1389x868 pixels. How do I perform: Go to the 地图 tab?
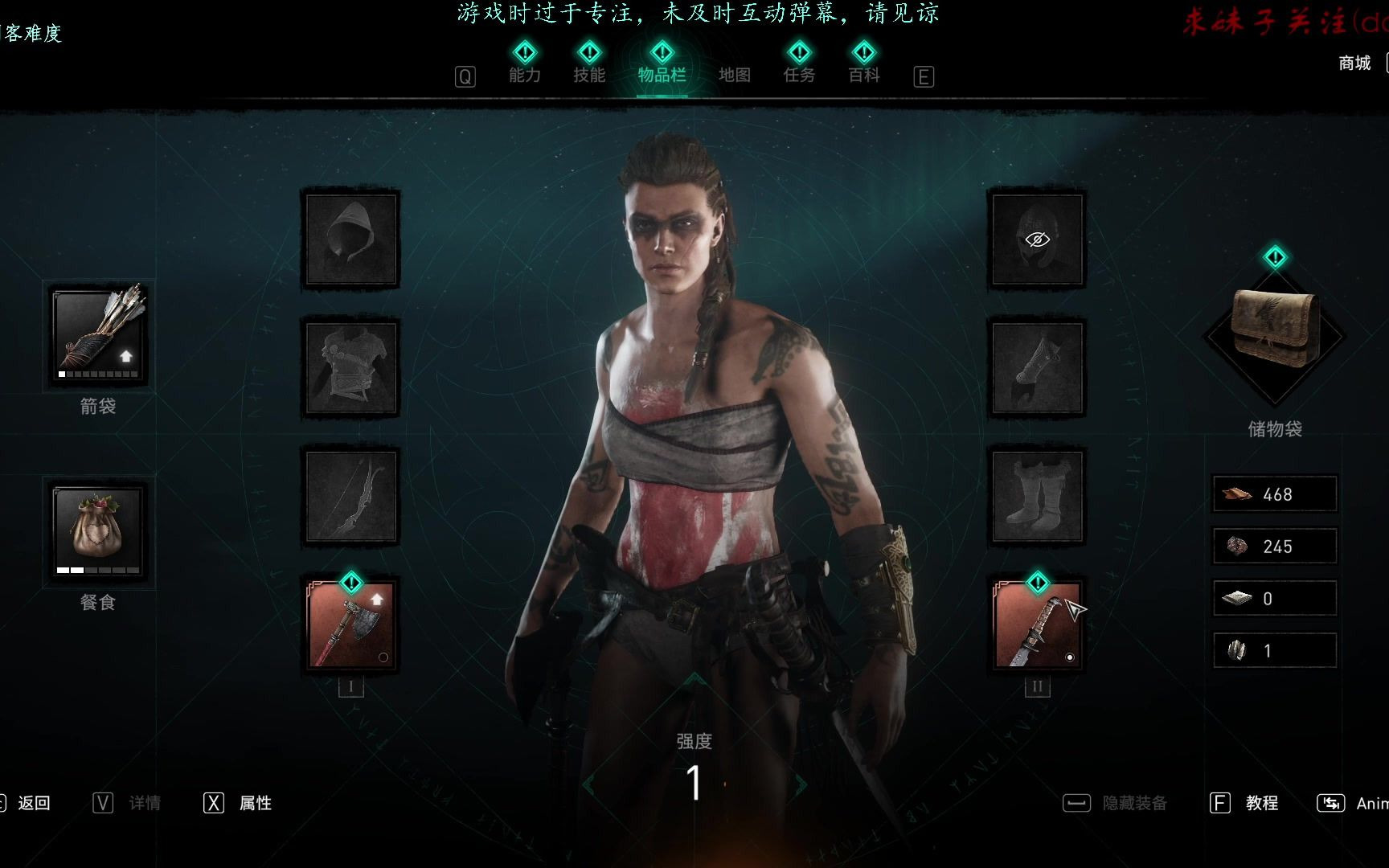(734, 75)
